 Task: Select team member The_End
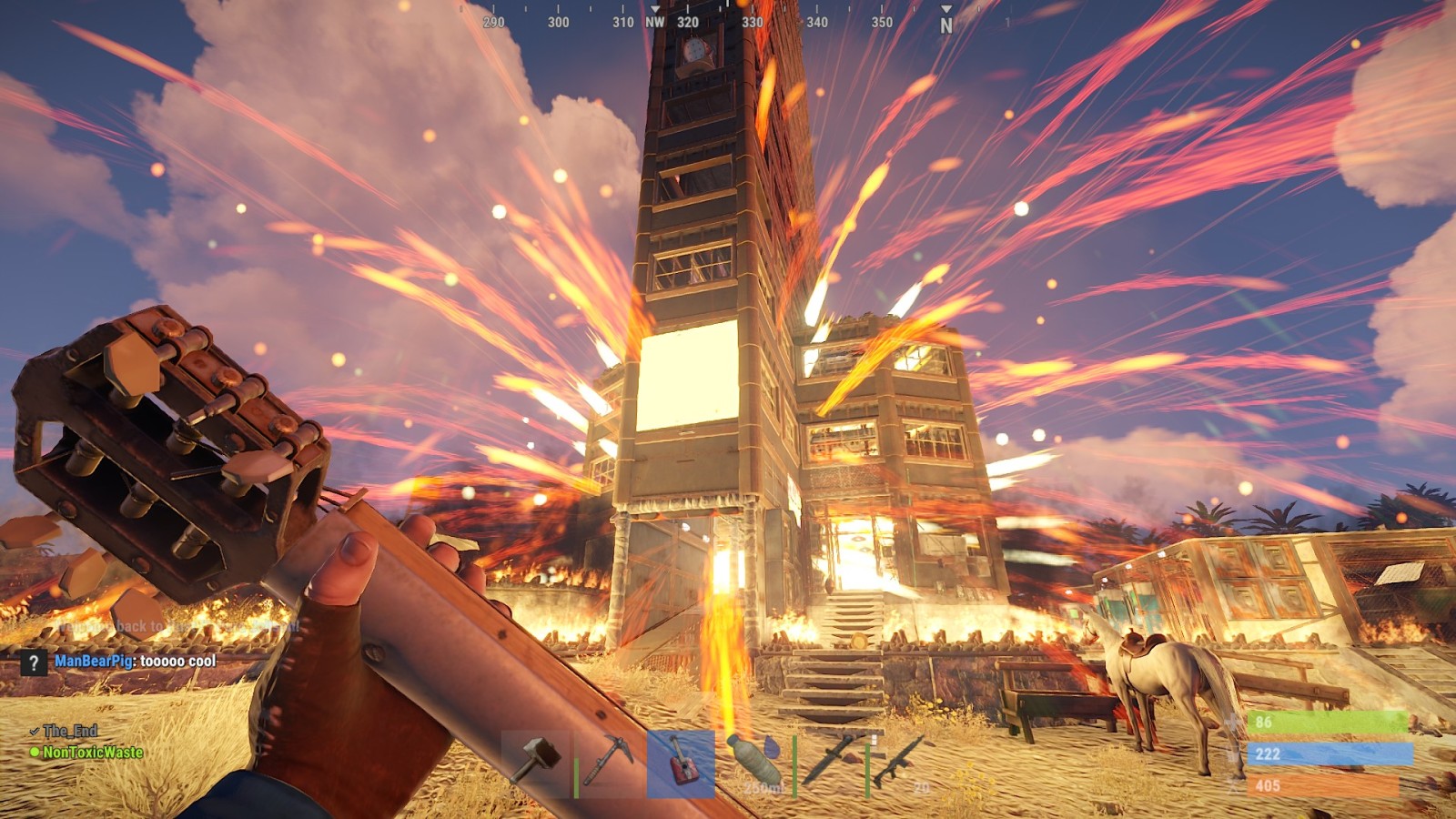tap(70, 731)
